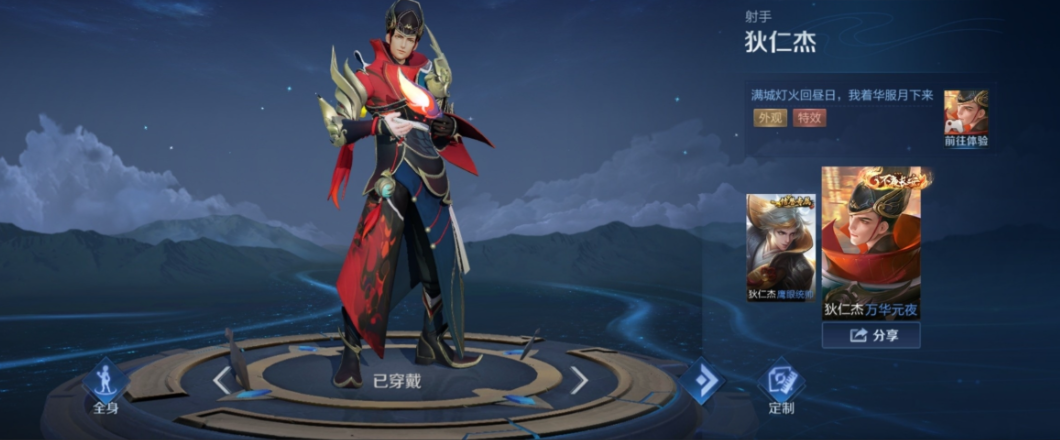Click the right arrow to next skin
Image resolution: width=1060 pixels, height=440 pixels.
(579, 380)
